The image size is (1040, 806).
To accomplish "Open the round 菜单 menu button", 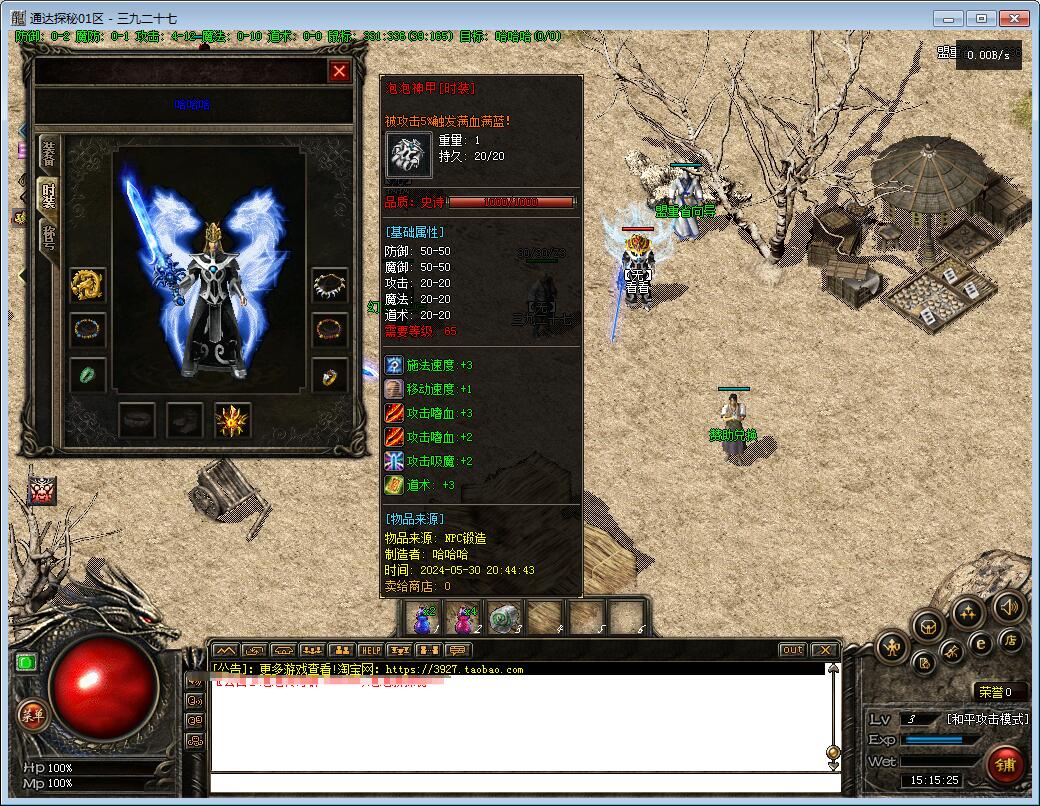I will 31,714.
